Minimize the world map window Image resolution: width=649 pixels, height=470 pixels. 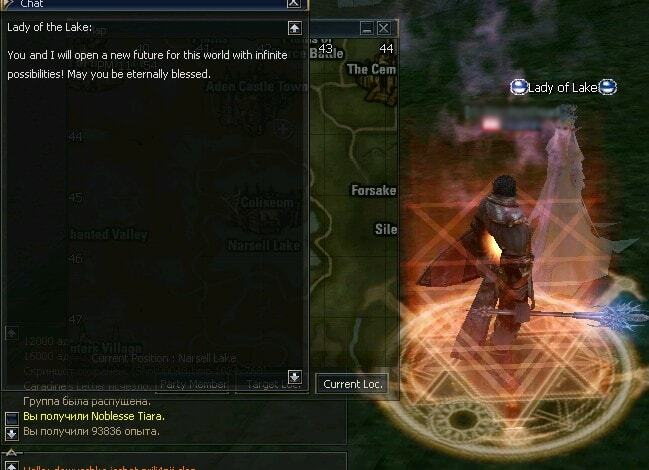[367, 28]
